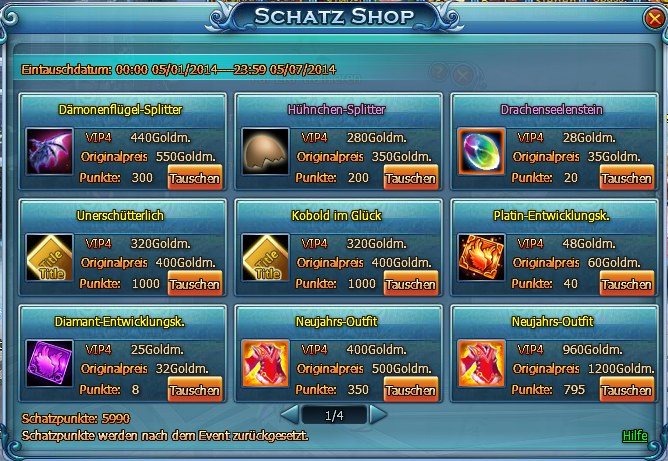Viewport: 668px width, 461px height.
Task: Go to the previous shop page
Action: pos(288,413)
